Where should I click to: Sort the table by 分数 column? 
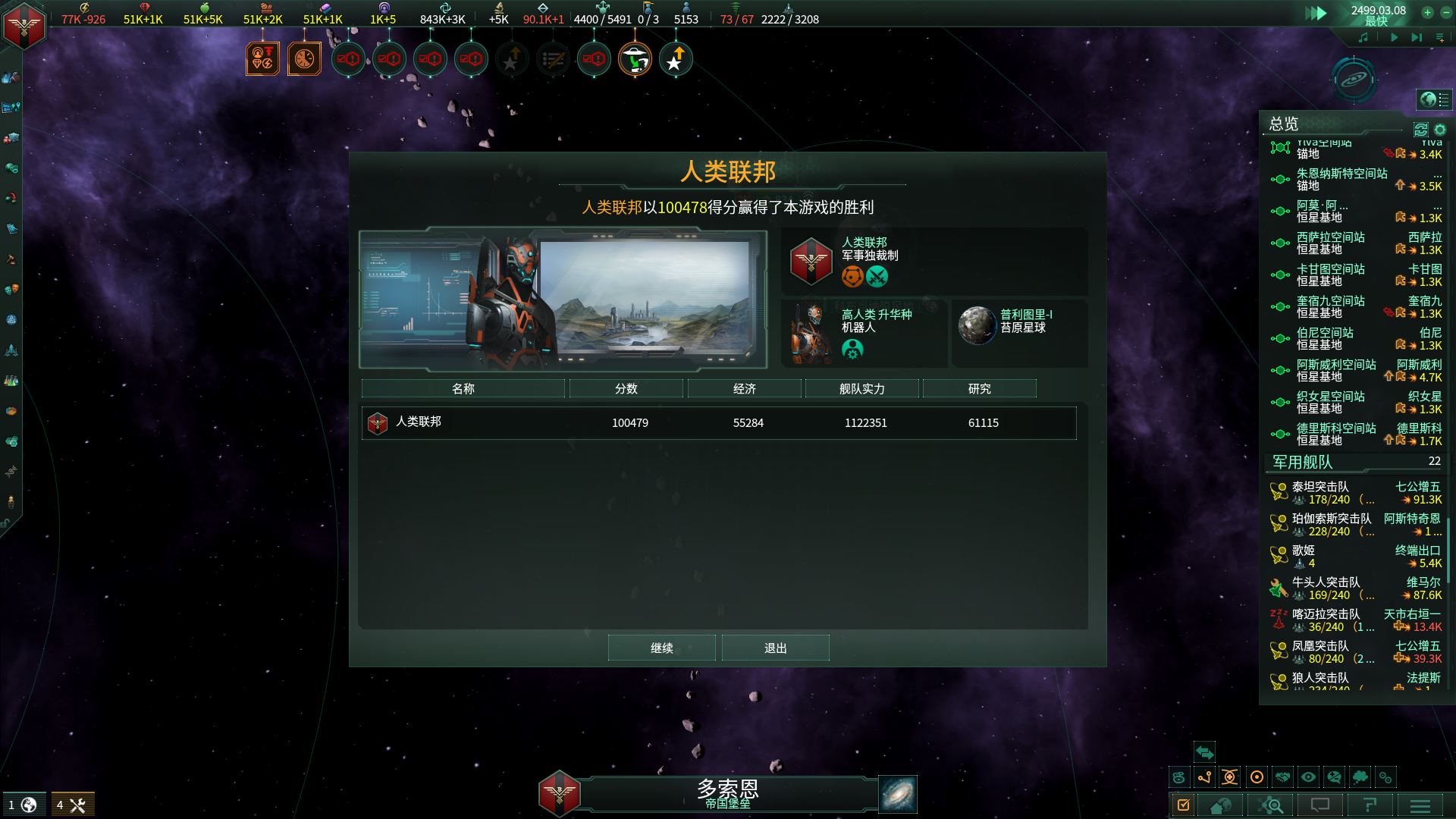(626, 388)
